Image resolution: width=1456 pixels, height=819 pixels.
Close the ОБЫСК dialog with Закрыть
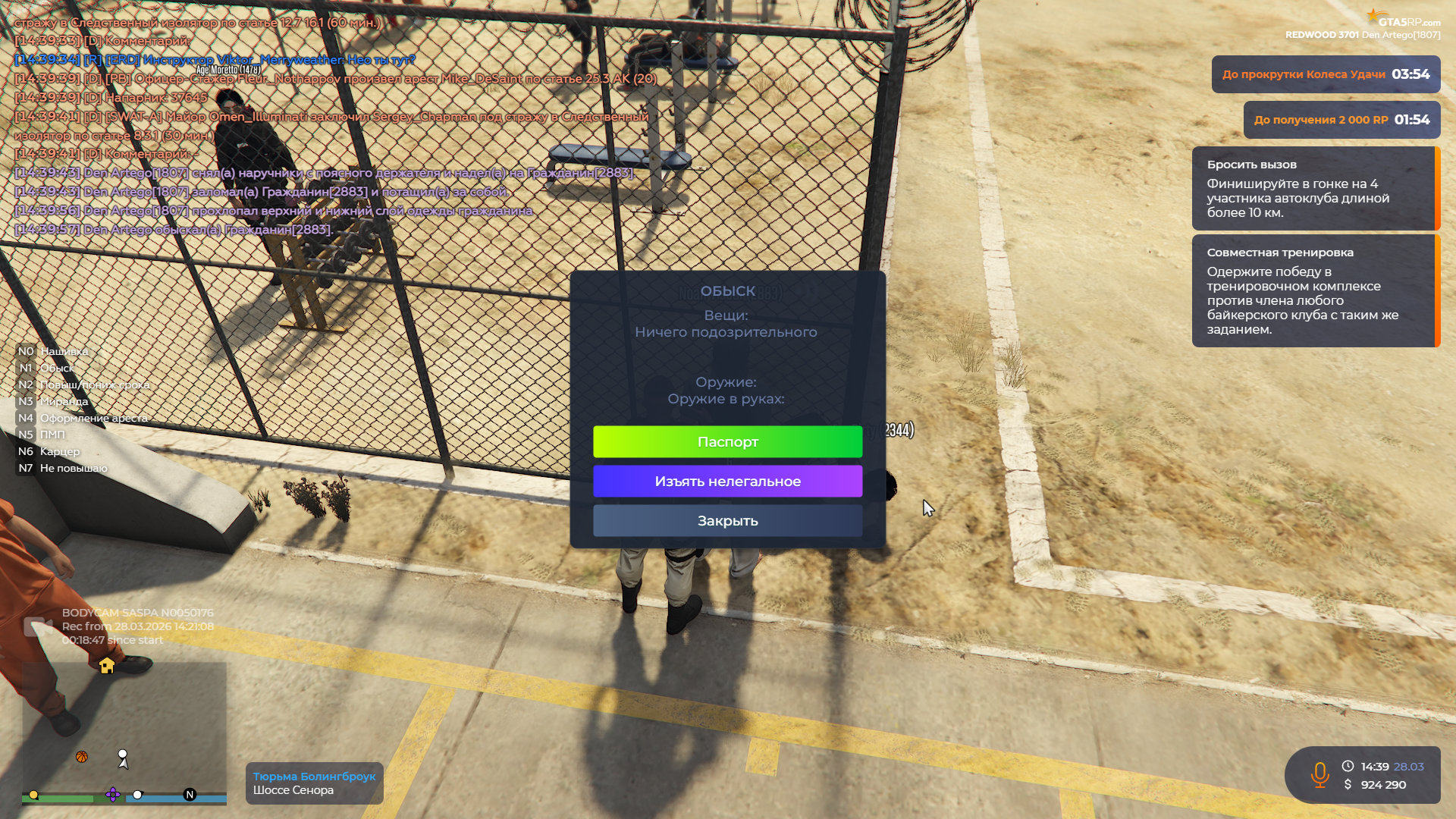[727, 521]
